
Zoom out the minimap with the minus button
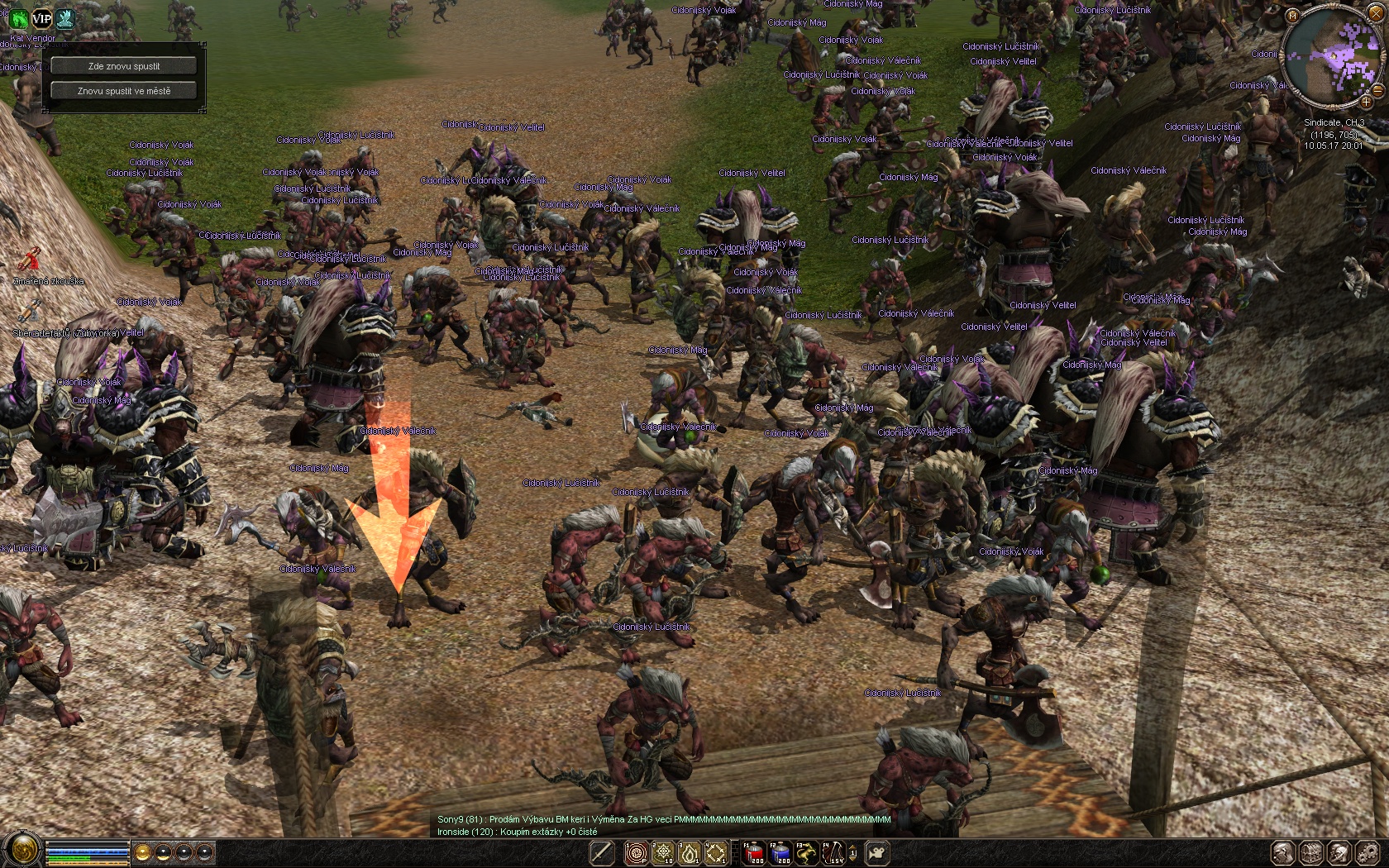pyautogui.click(x=1378, y=89)
